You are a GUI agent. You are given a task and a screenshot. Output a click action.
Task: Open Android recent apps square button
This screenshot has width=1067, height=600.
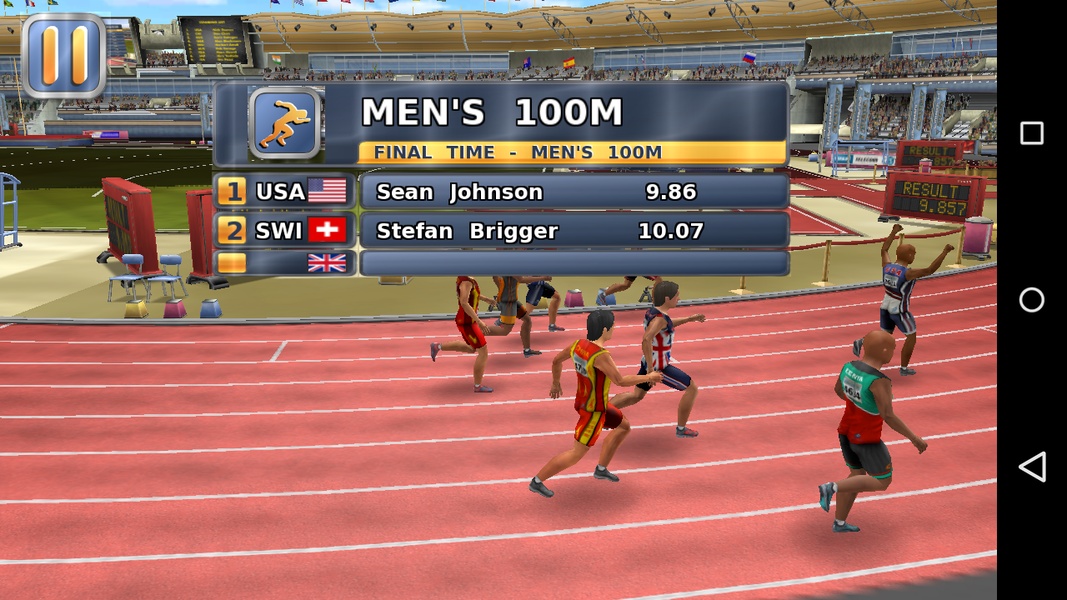[x=1031, y=133]
